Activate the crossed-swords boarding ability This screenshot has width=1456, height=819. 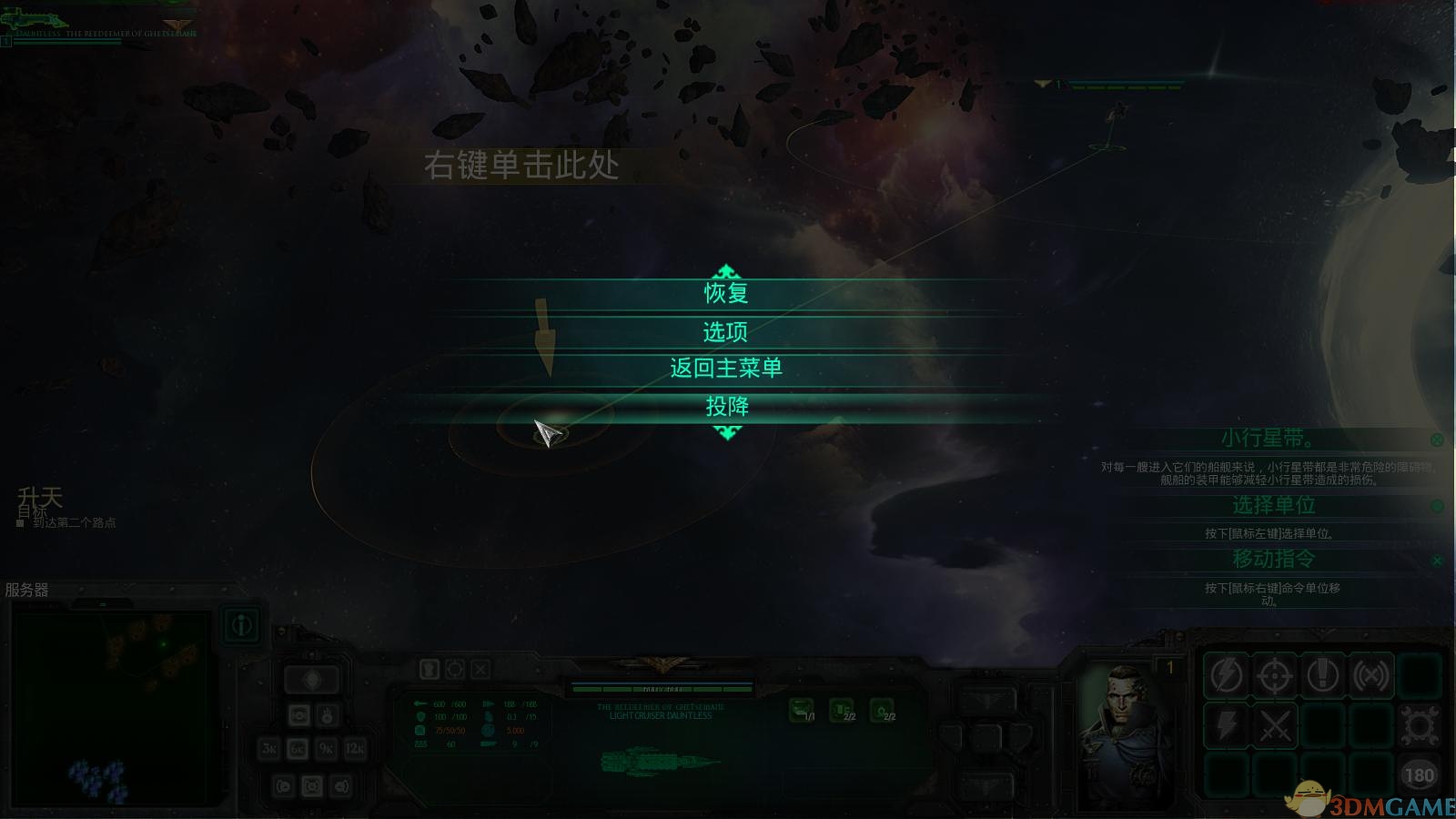click(x=1276, y=726)
